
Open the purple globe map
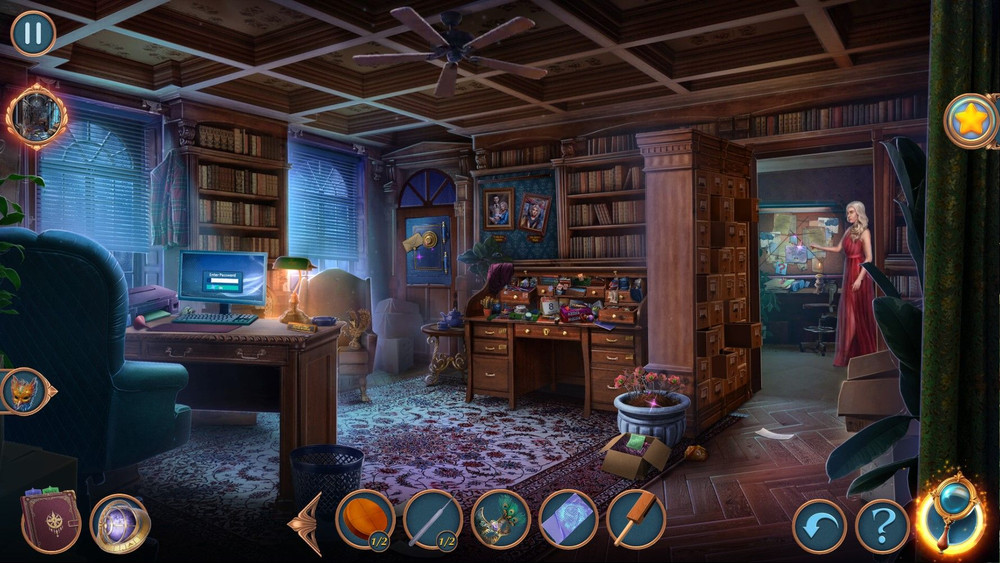click(x=120, y=522)
